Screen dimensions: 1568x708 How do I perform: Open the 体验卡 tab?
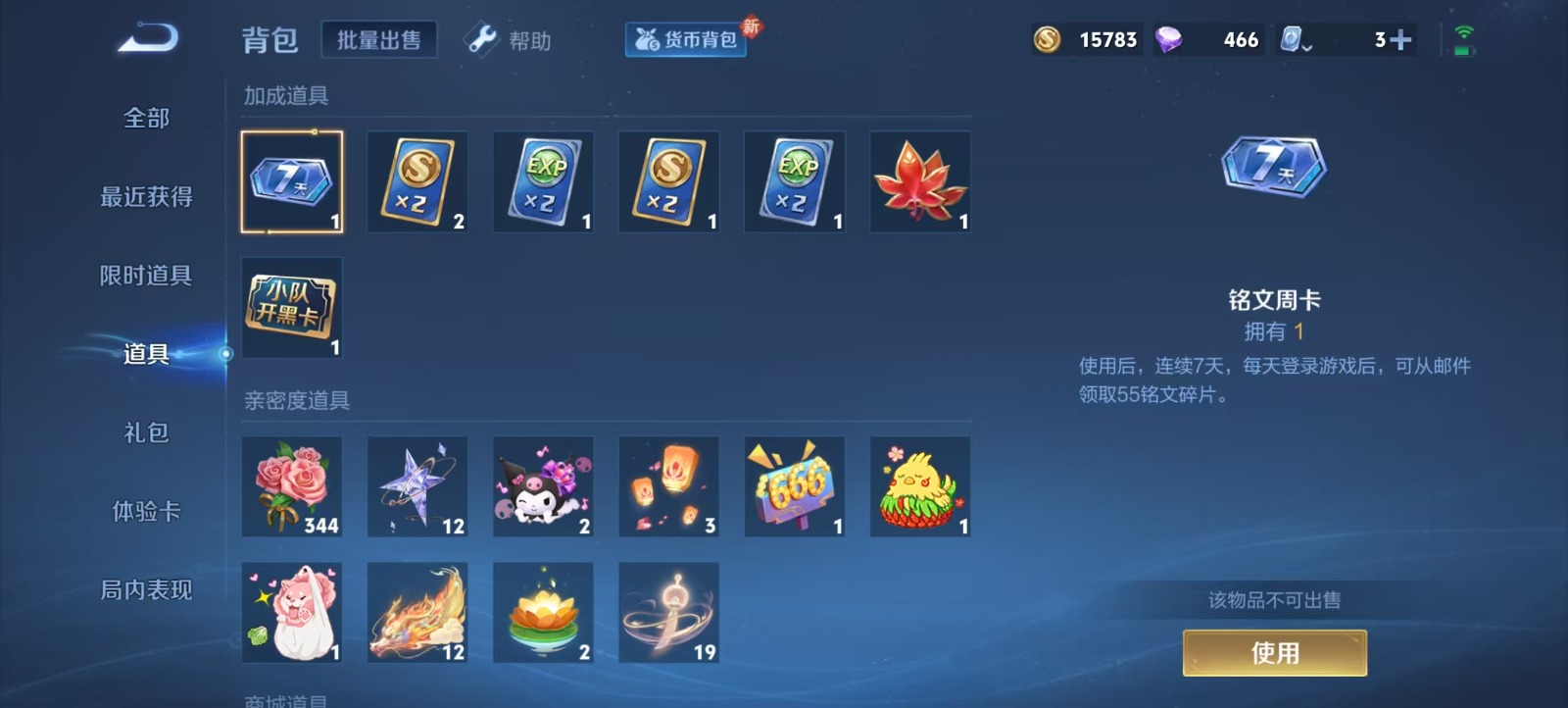click(x=146, y=511)
